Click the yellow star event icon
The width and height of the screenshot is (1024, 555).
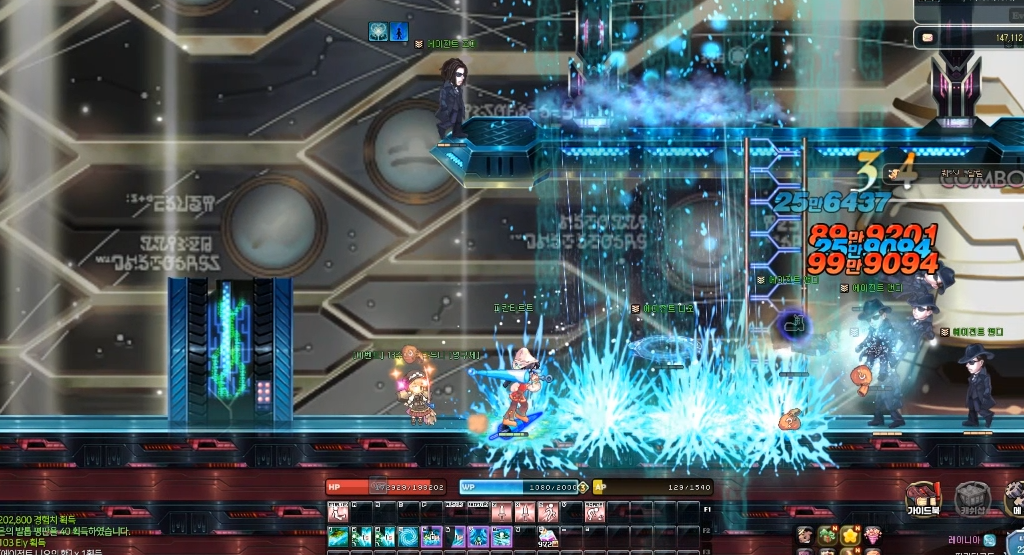[849, 535]
